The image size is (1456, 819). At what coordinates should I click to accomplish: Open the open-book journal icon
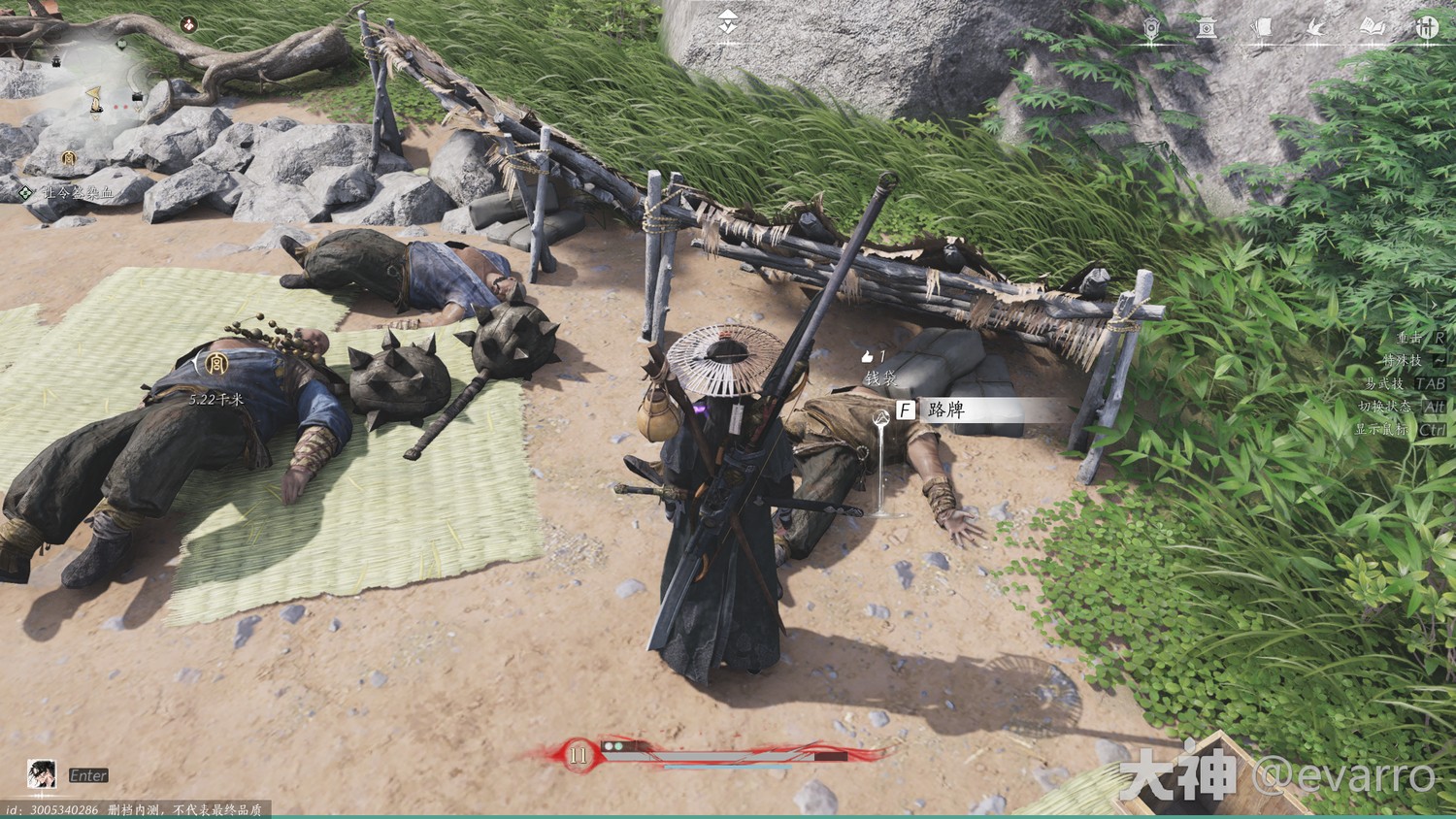click(1372, 28)
